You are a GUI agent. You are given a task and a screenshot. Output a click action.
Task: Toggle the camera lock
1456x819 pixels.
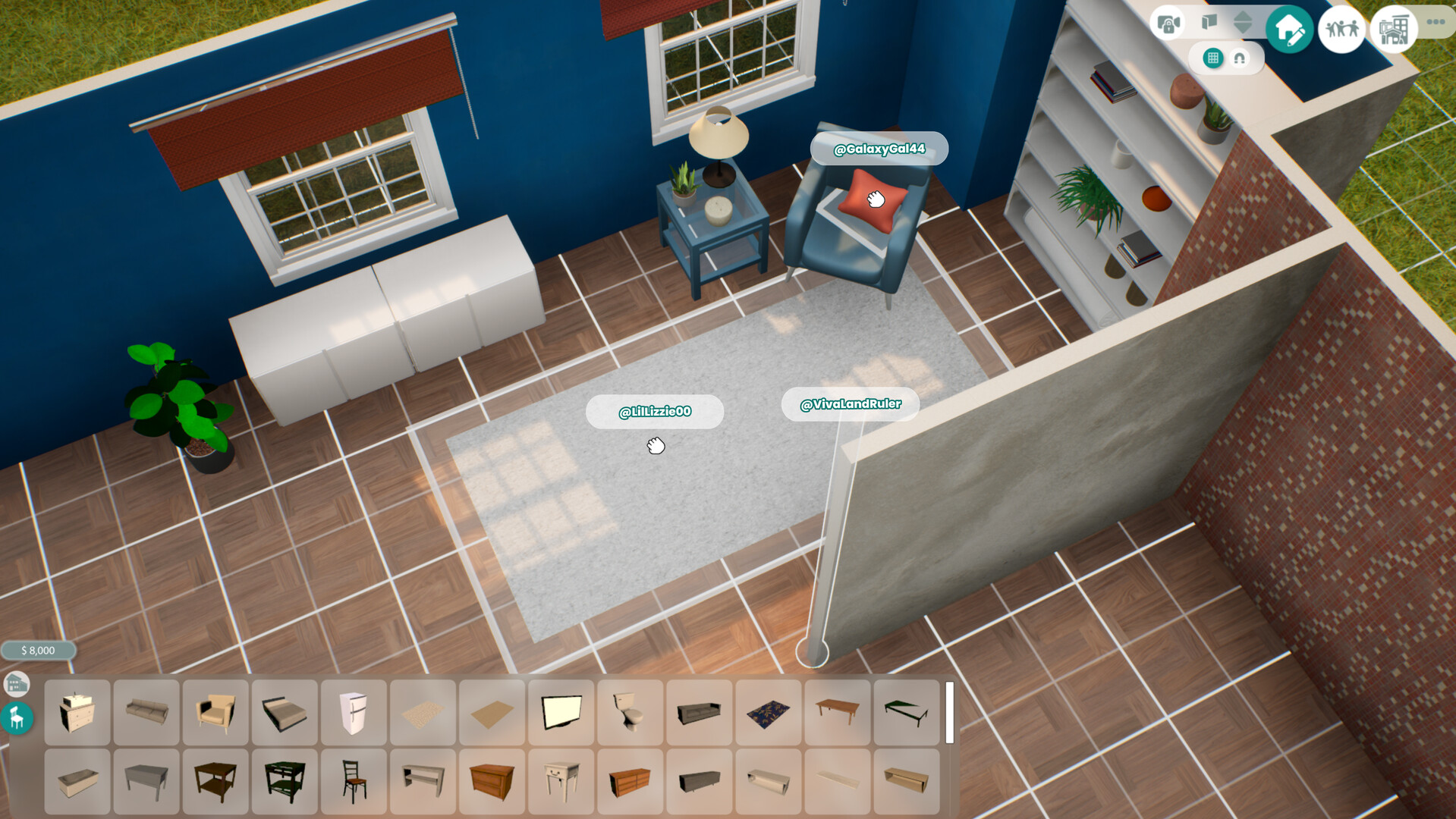pyautogui.click(x=1168, y=21)
